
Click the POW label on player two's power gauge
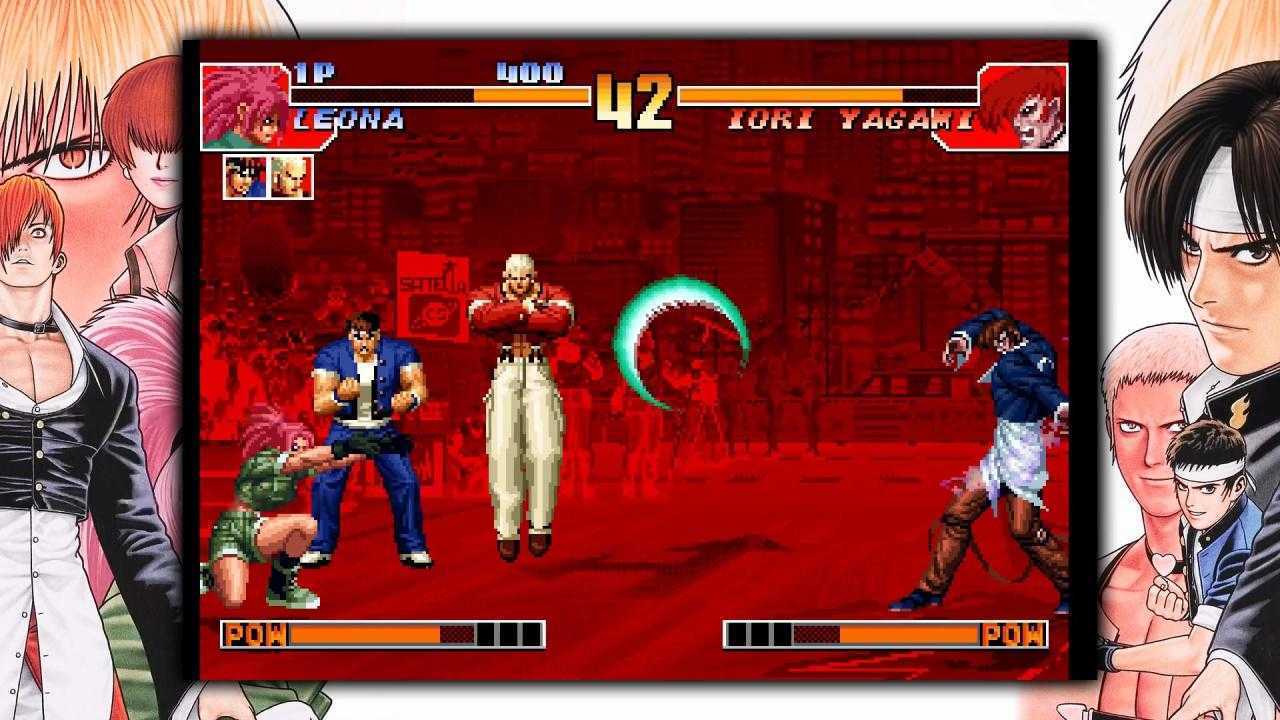pyautogui.click(x=1014, y=634)
